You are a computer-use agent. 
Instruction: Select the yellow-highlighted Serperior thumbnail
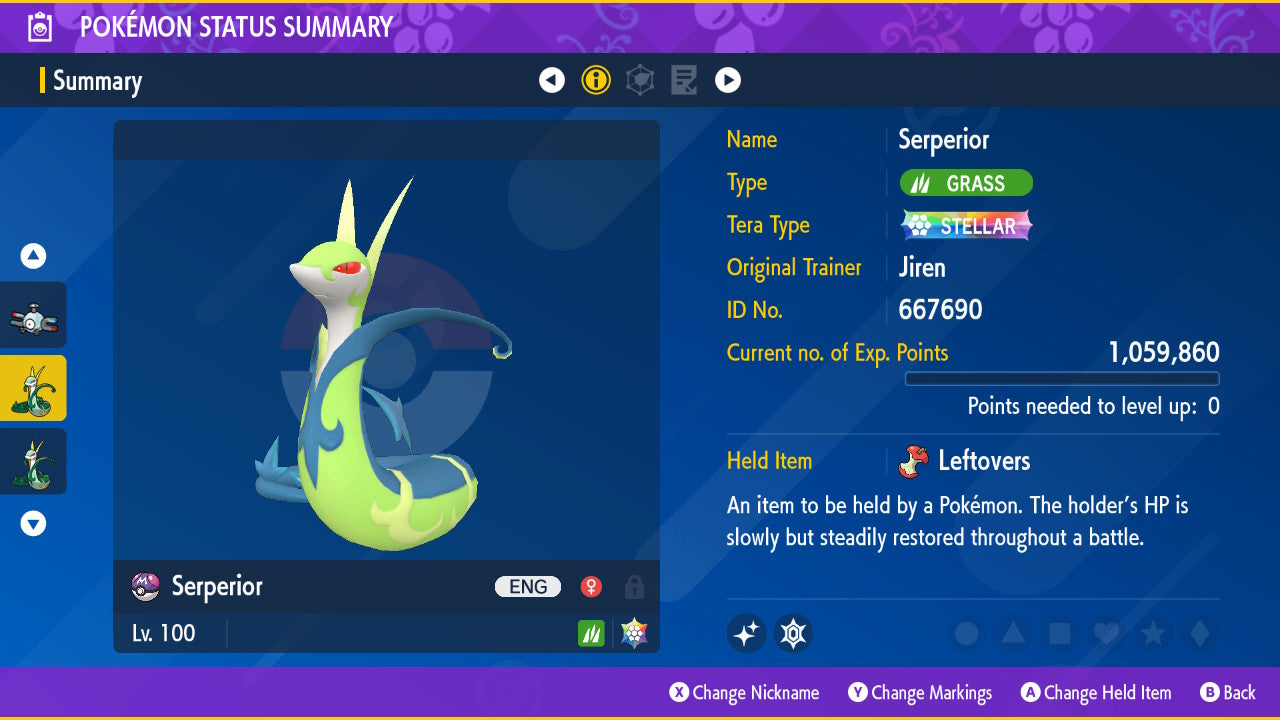coord(33,388)
